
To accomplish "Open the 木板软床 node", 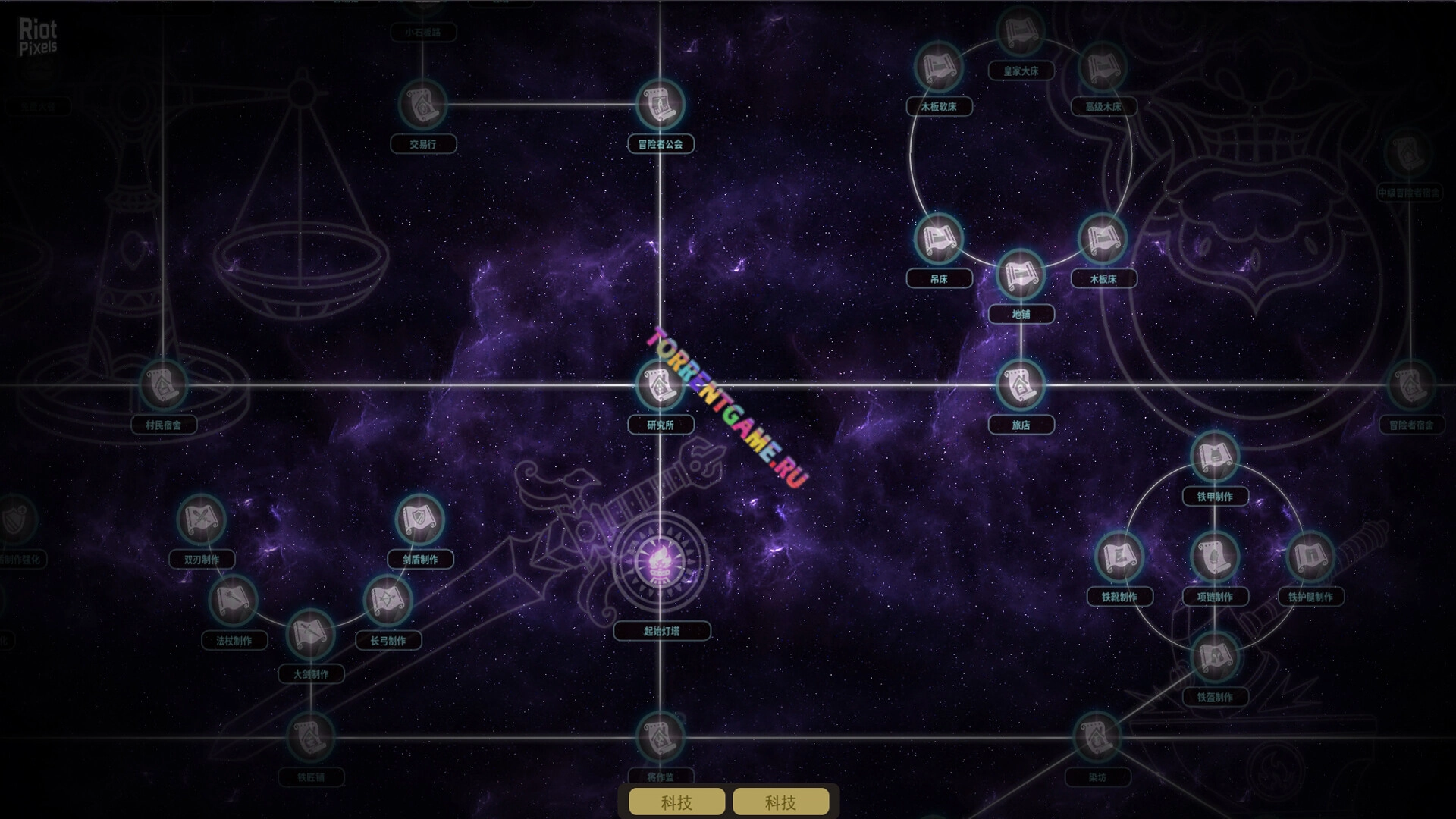I will pyautogui.click(x=939, y=67).
